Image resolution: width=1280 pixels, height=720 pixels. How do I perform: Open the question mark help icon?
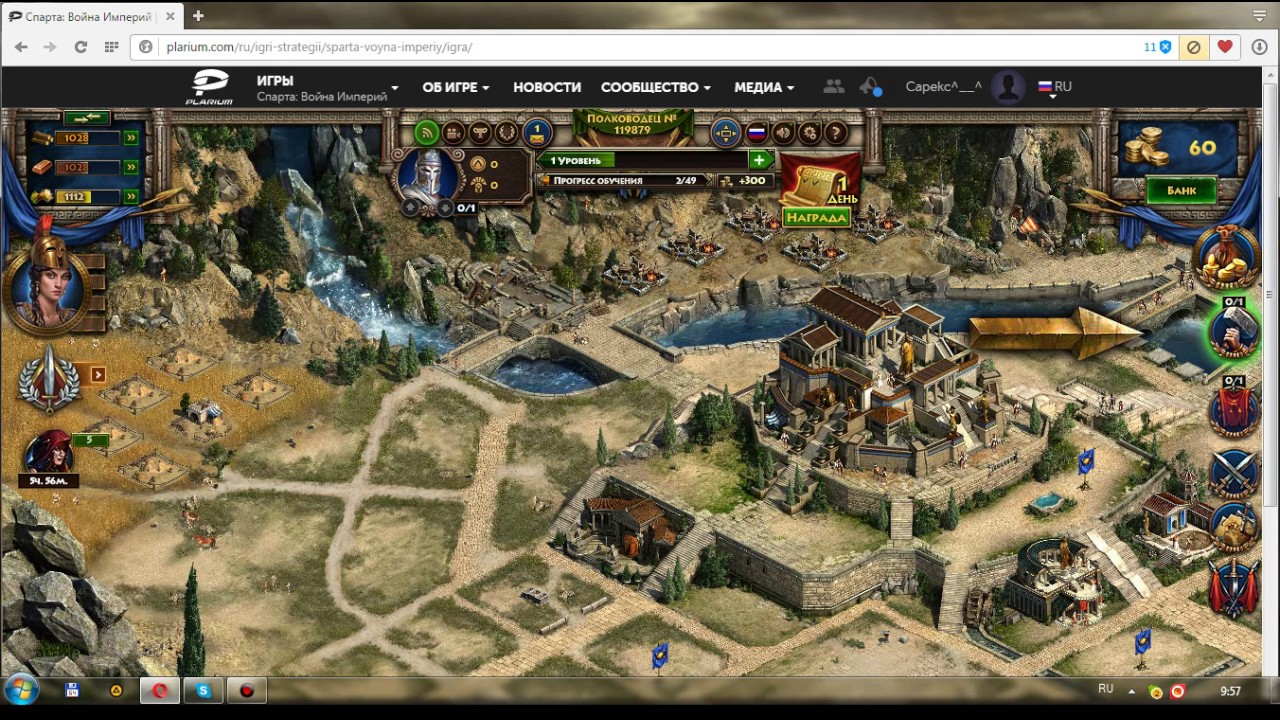836,133
